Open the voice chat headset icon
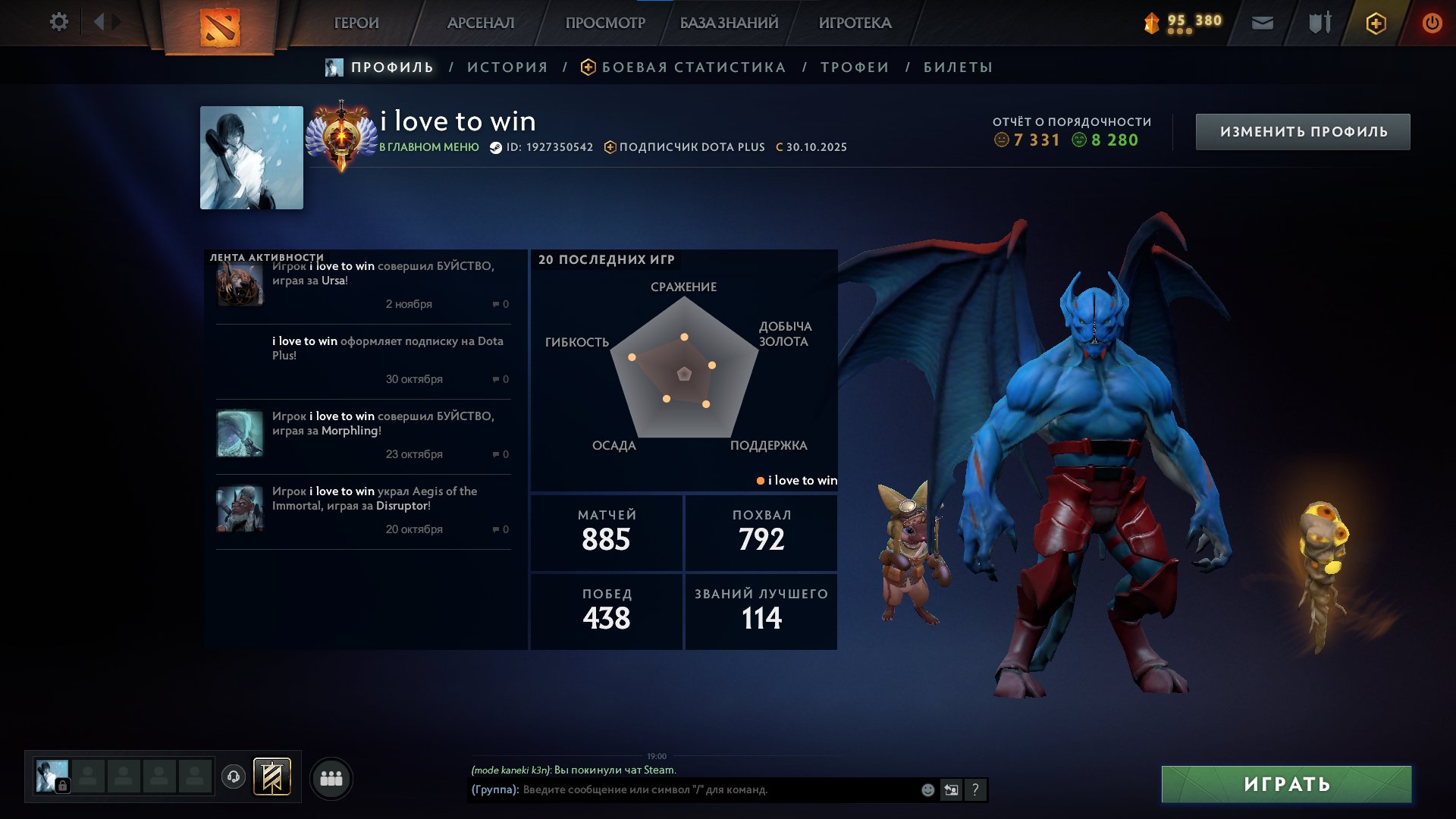The width and height of the screenshot is (1456, 819). pos(234,777)
